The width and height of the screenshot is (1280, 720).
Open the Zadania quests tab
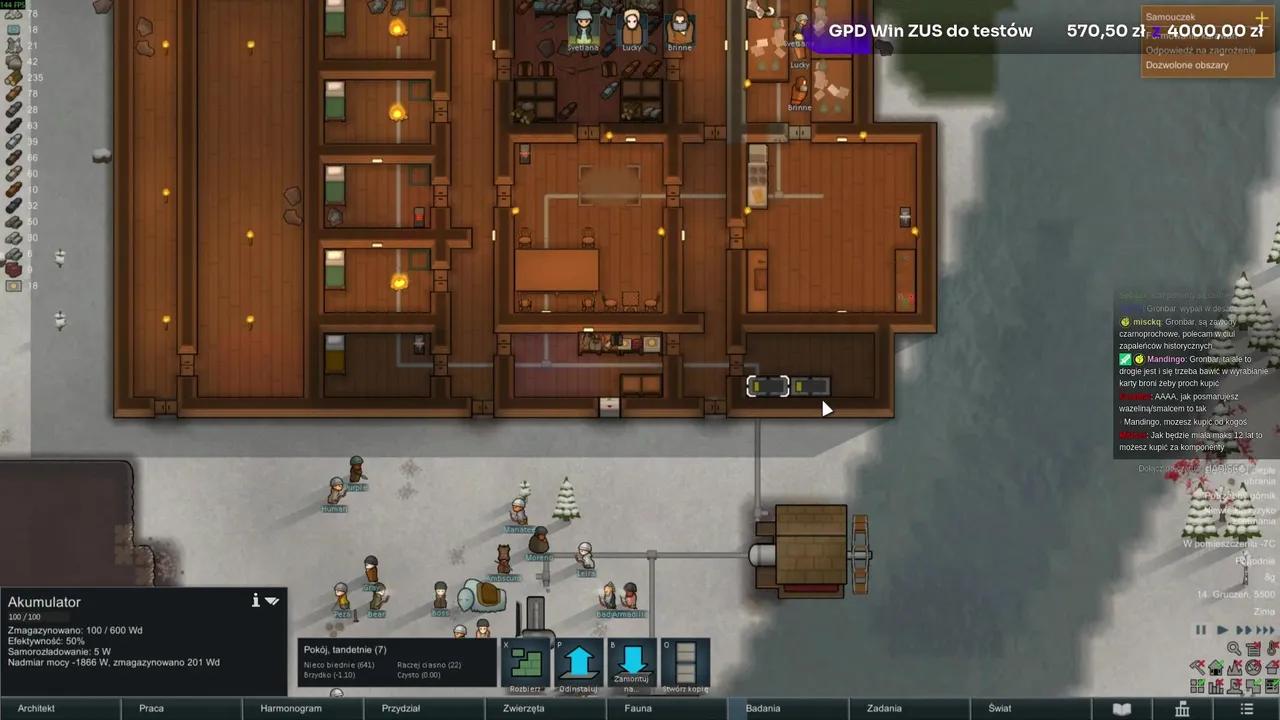(884, 708)
